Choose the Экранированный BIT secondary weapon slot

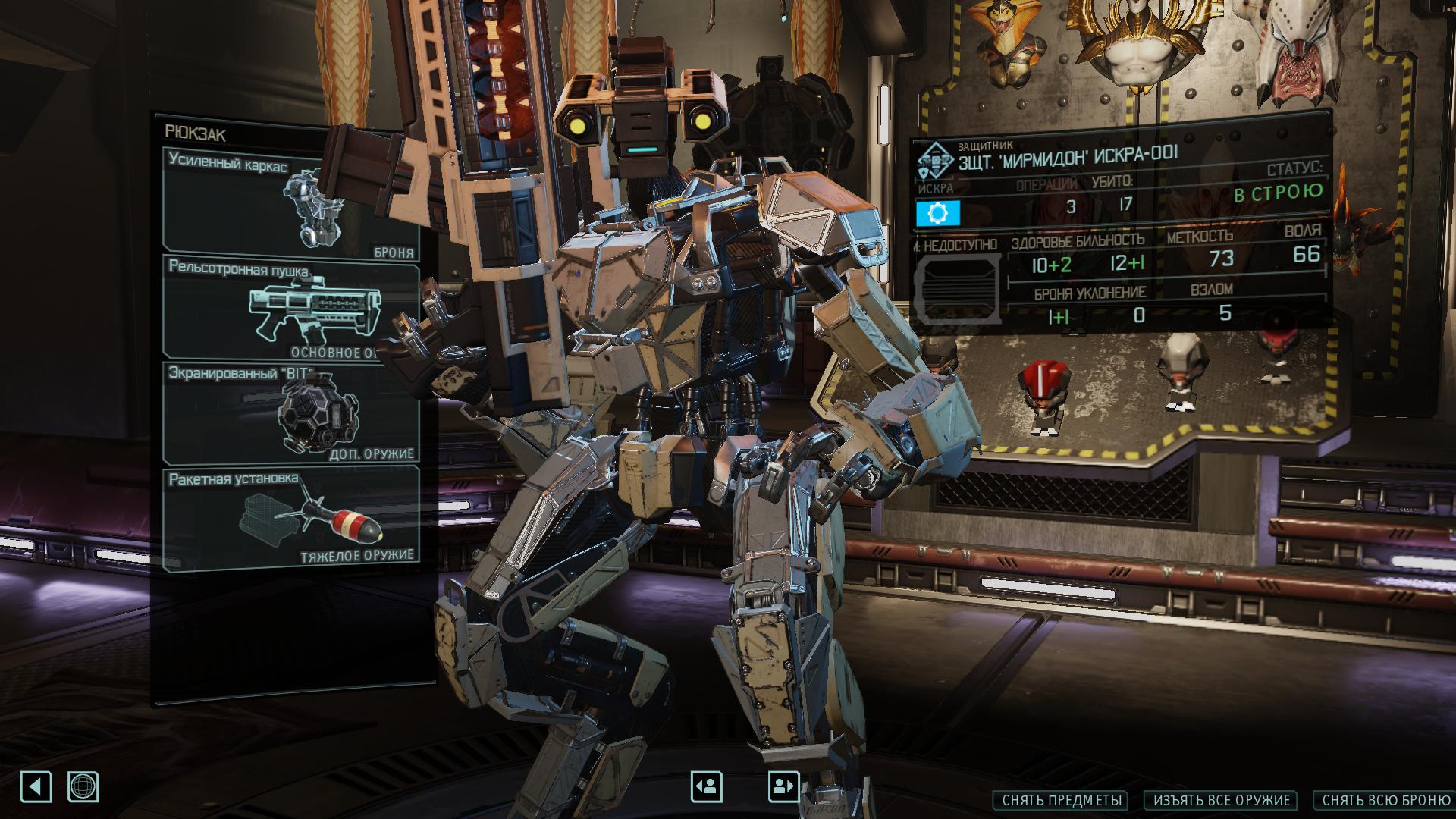[x=290, y=413]
